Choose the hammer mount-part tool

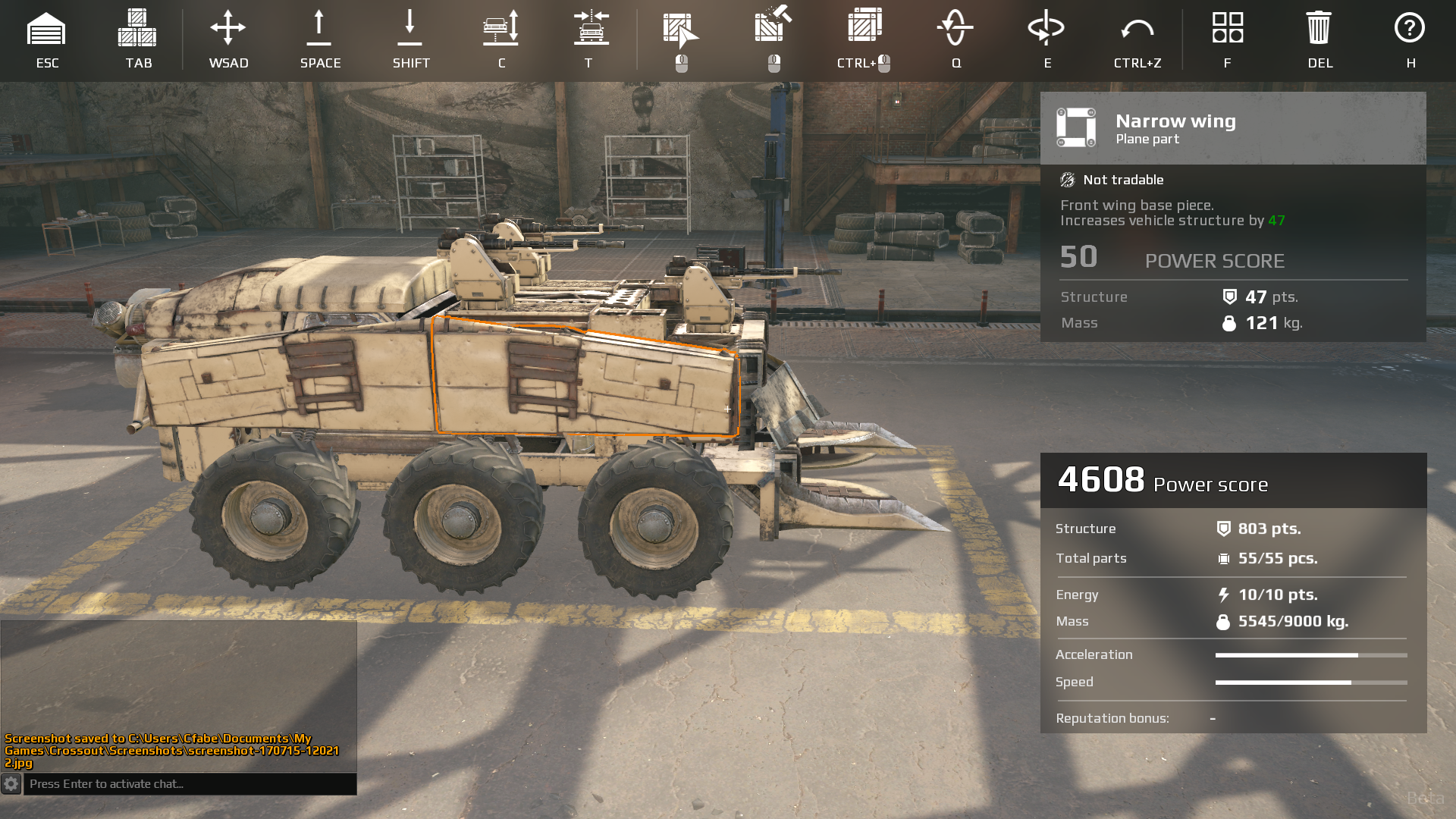pyautogui.click(x=773, y=25)
